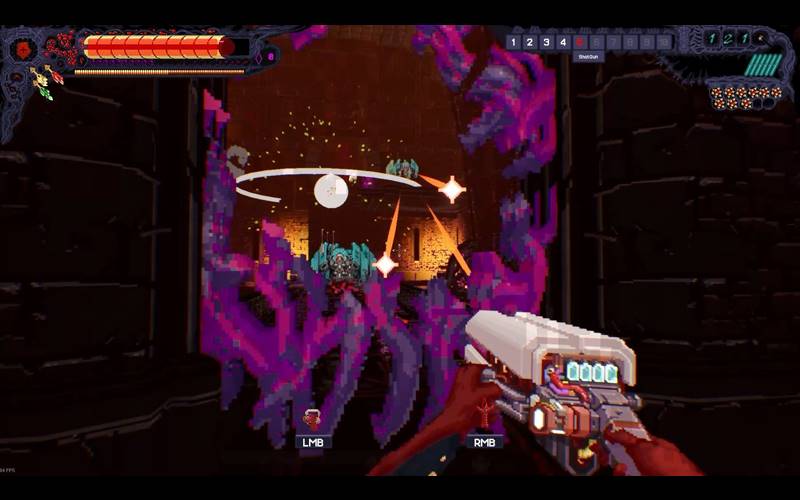
Task: Switch to weapon slot 3
Action: pyautogui.click(x=547, y=42)
